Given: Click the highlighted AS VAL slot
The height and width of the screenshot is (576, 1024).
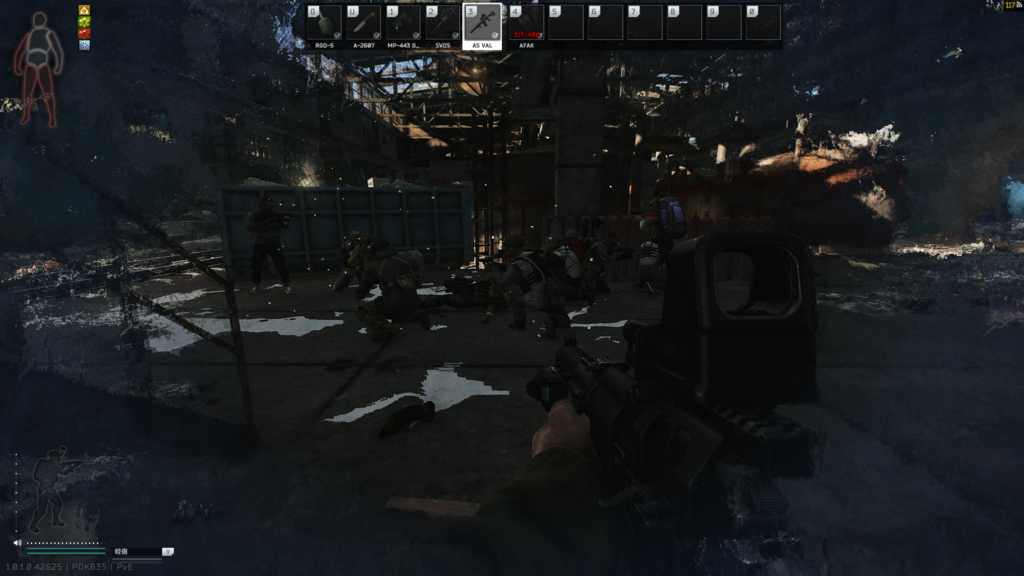Looking at the screenshot, I should point(483,23).
